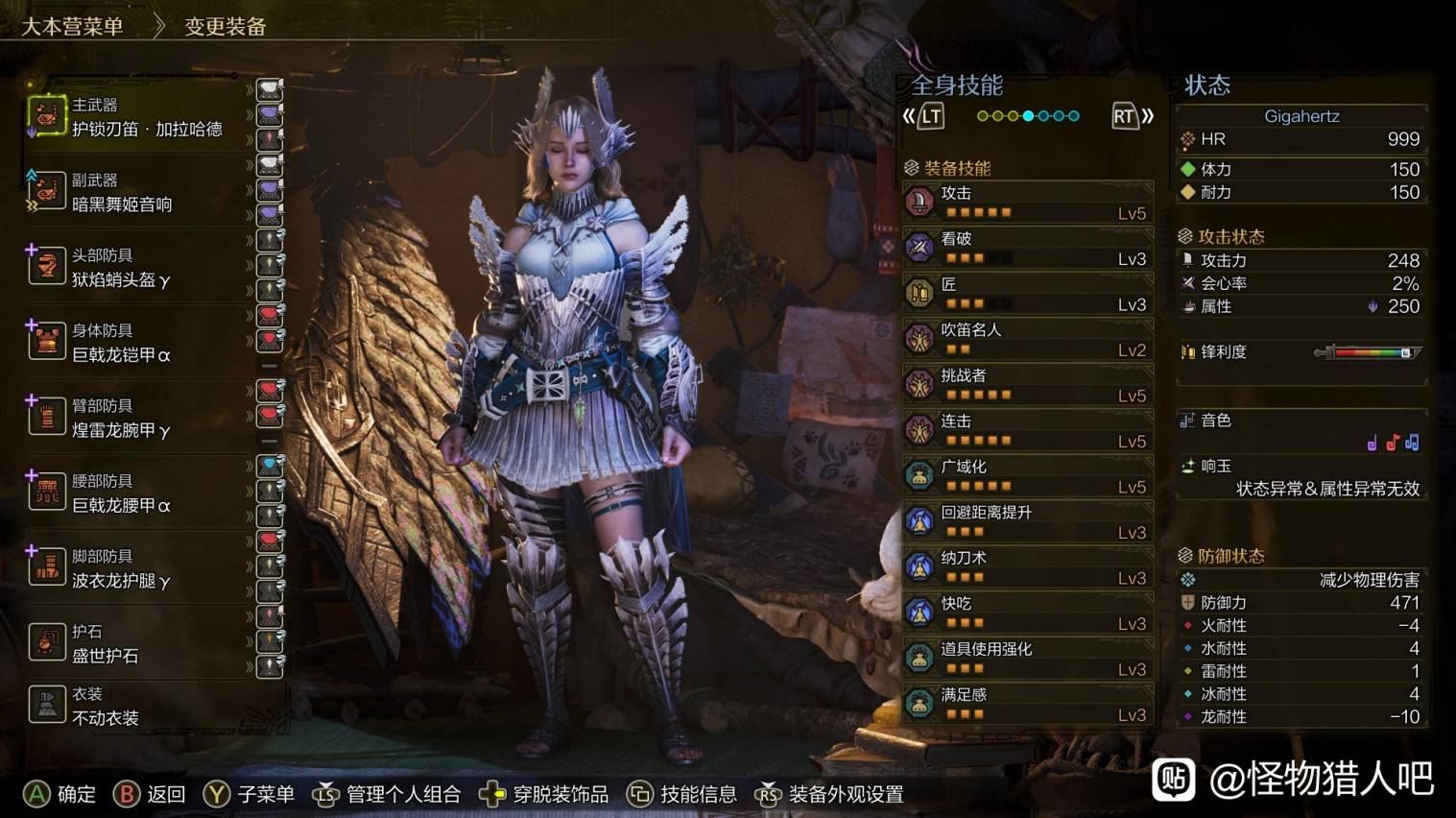Screen dimensions: 1456x818
Task: Show details of the 攻击 skill
Action: coord(1027,203)
